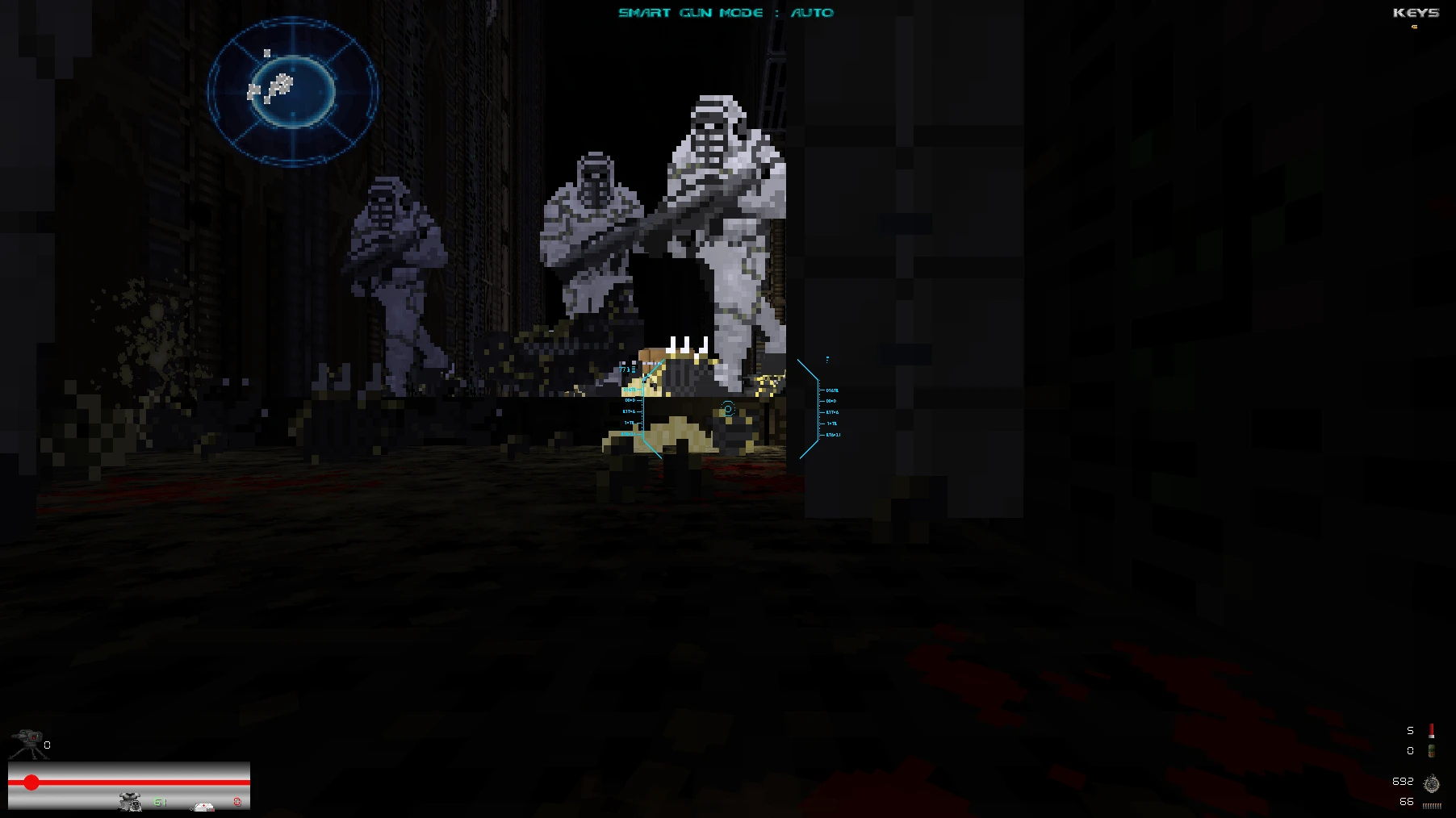Select the stimpack canister icon in ammo list
Screen dimensions: 1456x818
coord(1432,752)
